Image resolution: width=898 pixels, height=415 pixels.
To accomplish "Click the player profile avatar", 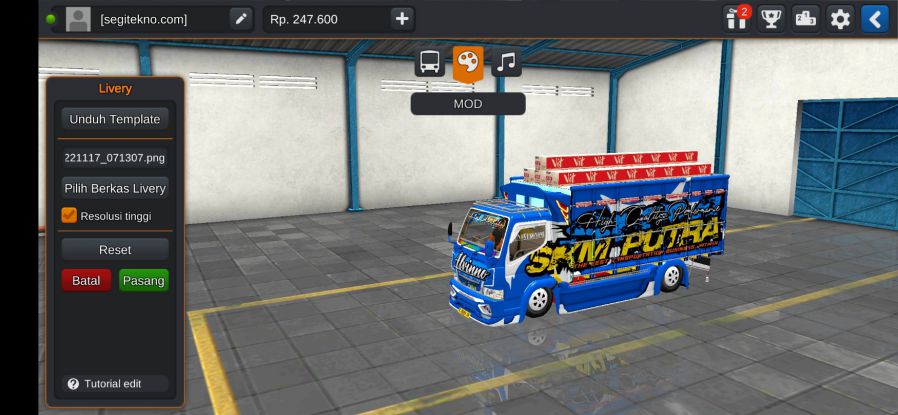I will click(x=78, y=19).
